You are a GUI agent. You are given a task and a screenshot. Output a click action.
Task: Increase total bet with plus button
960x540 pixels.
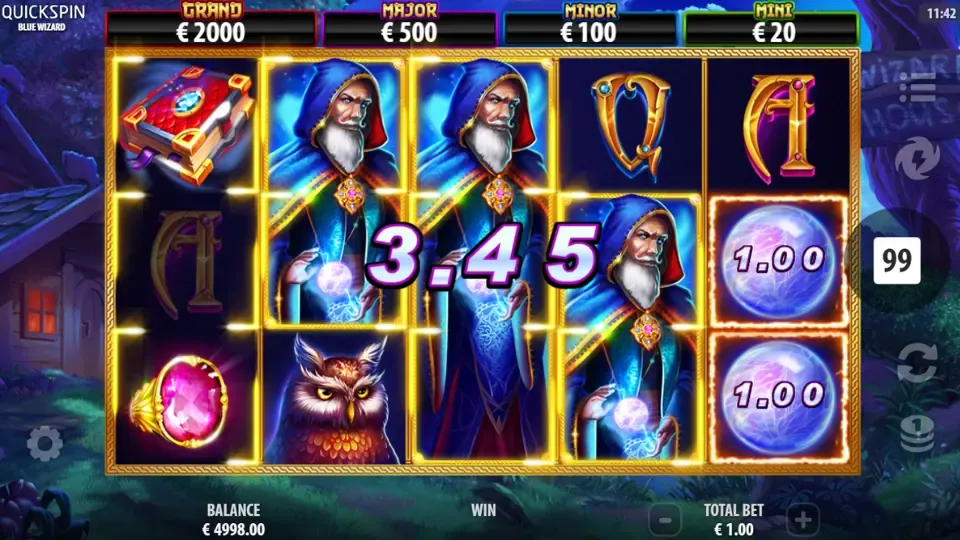coord(803,519)
